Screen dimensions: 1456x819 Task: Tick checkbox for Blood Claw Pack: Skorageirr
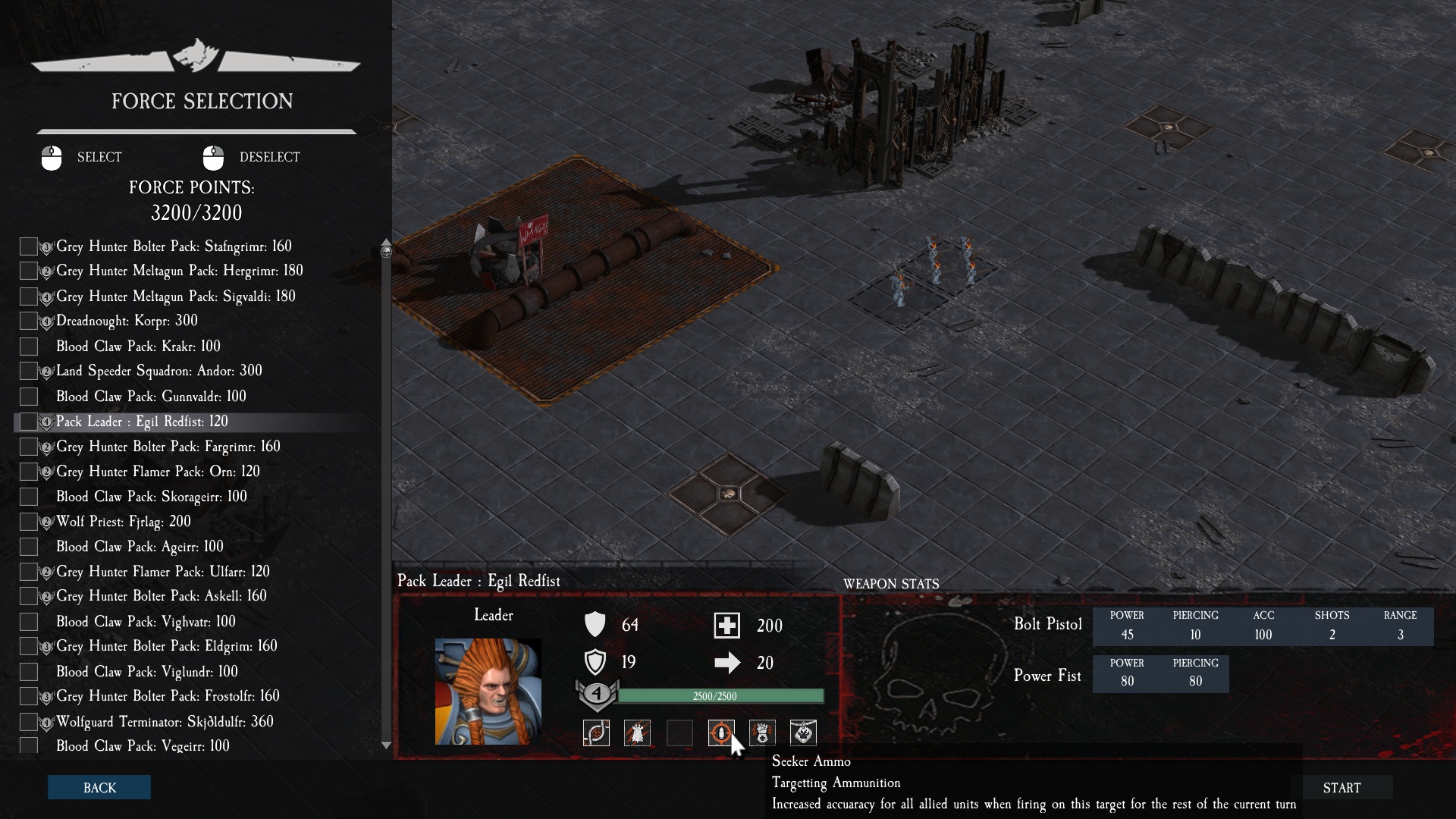coord(29,497)
